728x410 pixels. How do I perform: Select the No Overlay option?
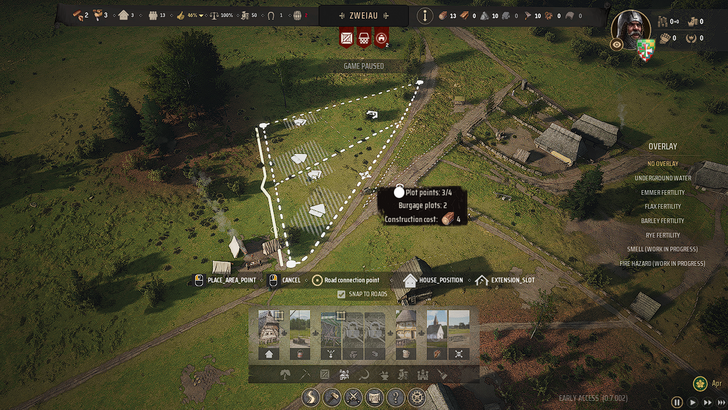tap(663, 163)
